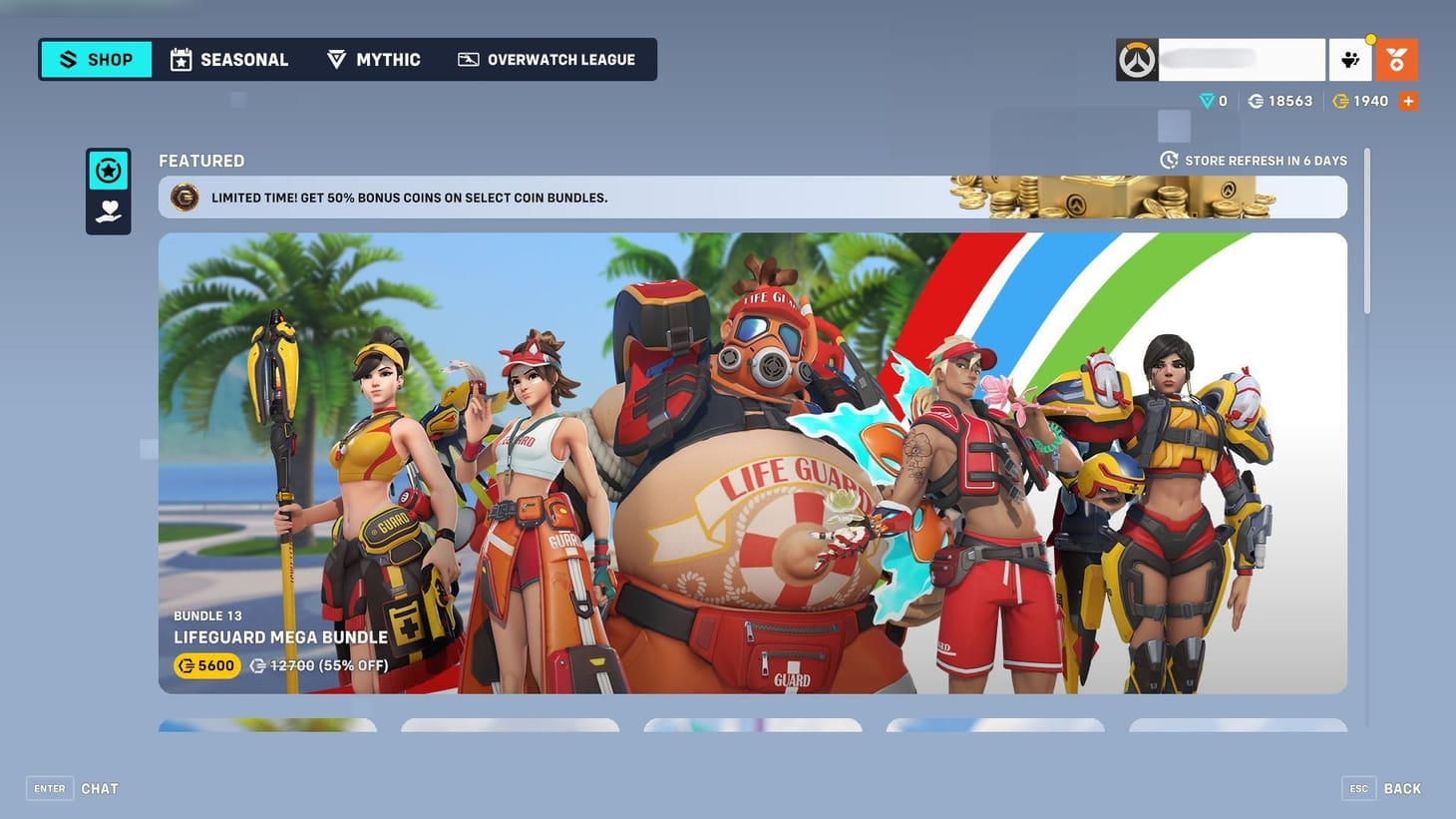Click the Overwatch League flag icon

[467, 59]
